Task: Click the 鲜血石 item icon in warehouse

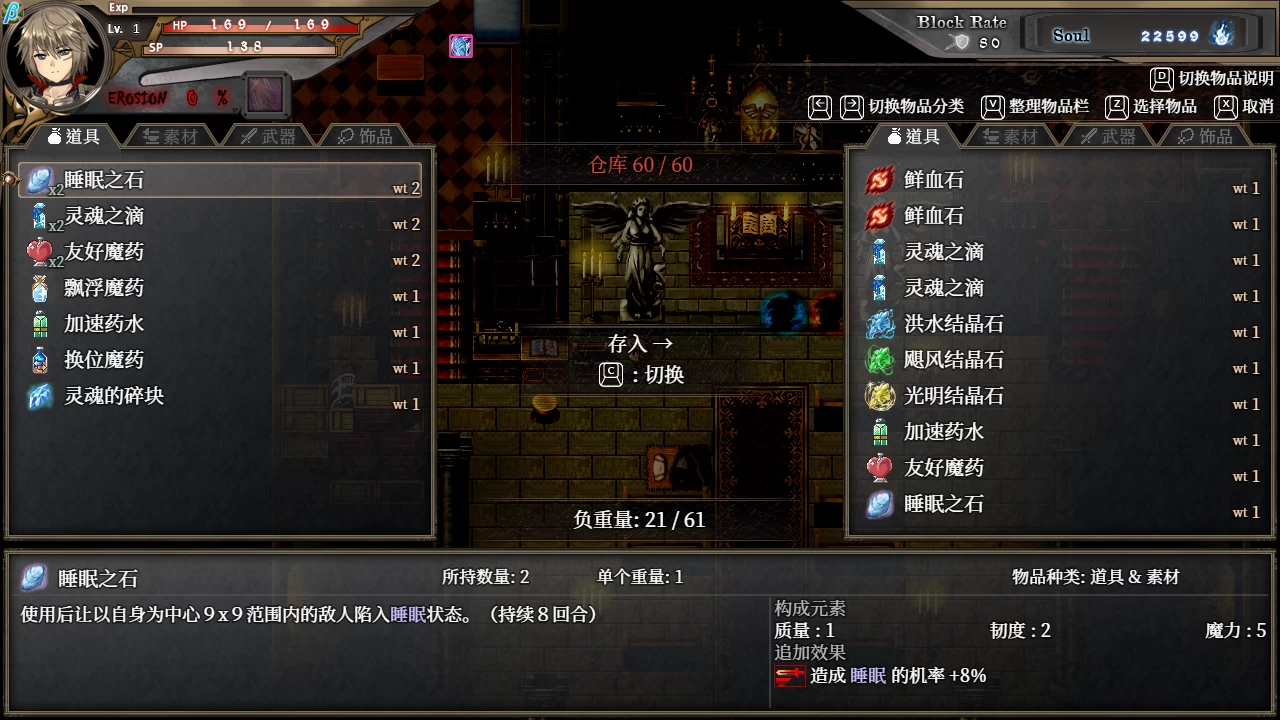Action: 878,179
